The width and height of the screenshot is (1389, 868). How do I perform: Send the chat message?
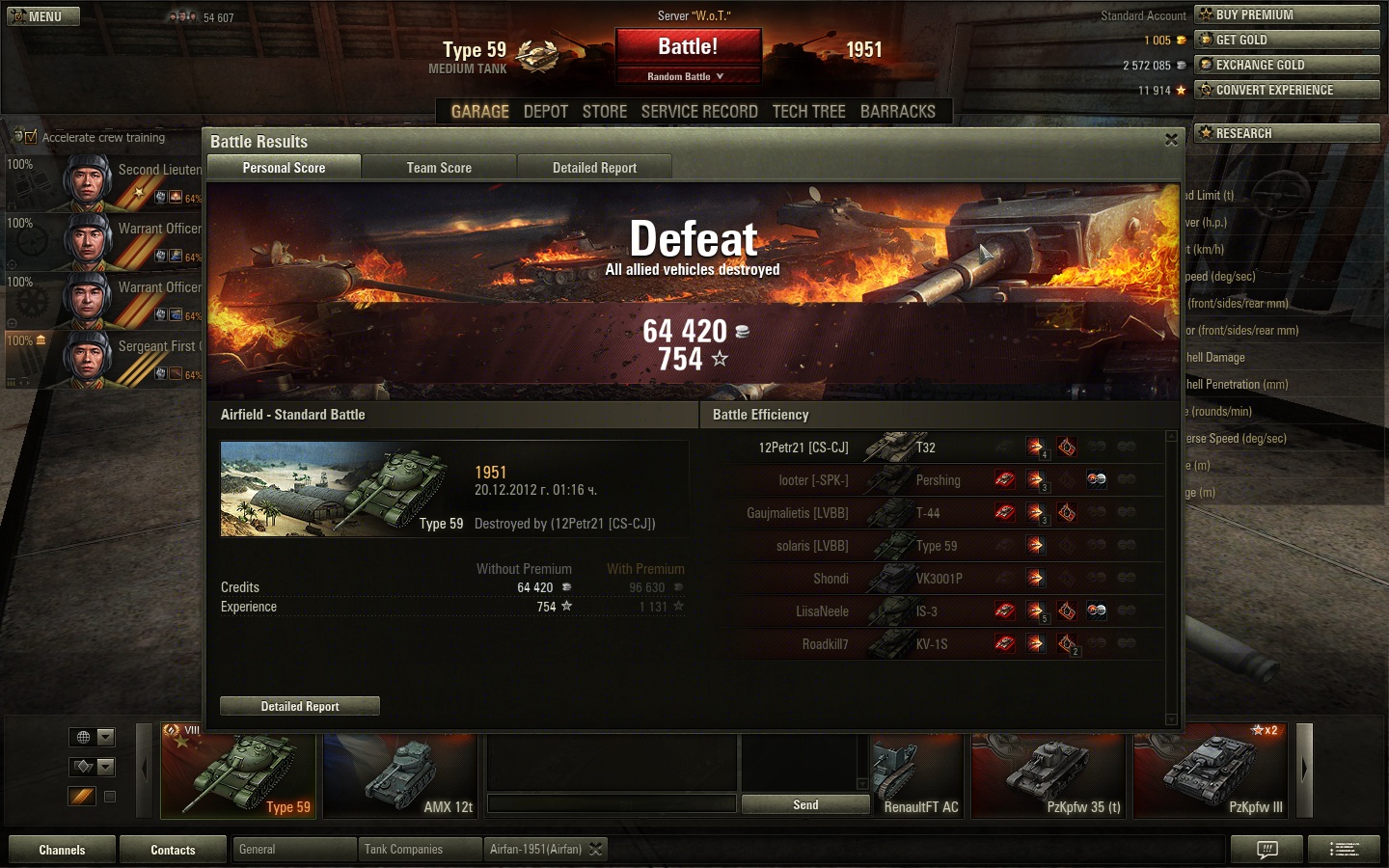(x=805, y=804)
